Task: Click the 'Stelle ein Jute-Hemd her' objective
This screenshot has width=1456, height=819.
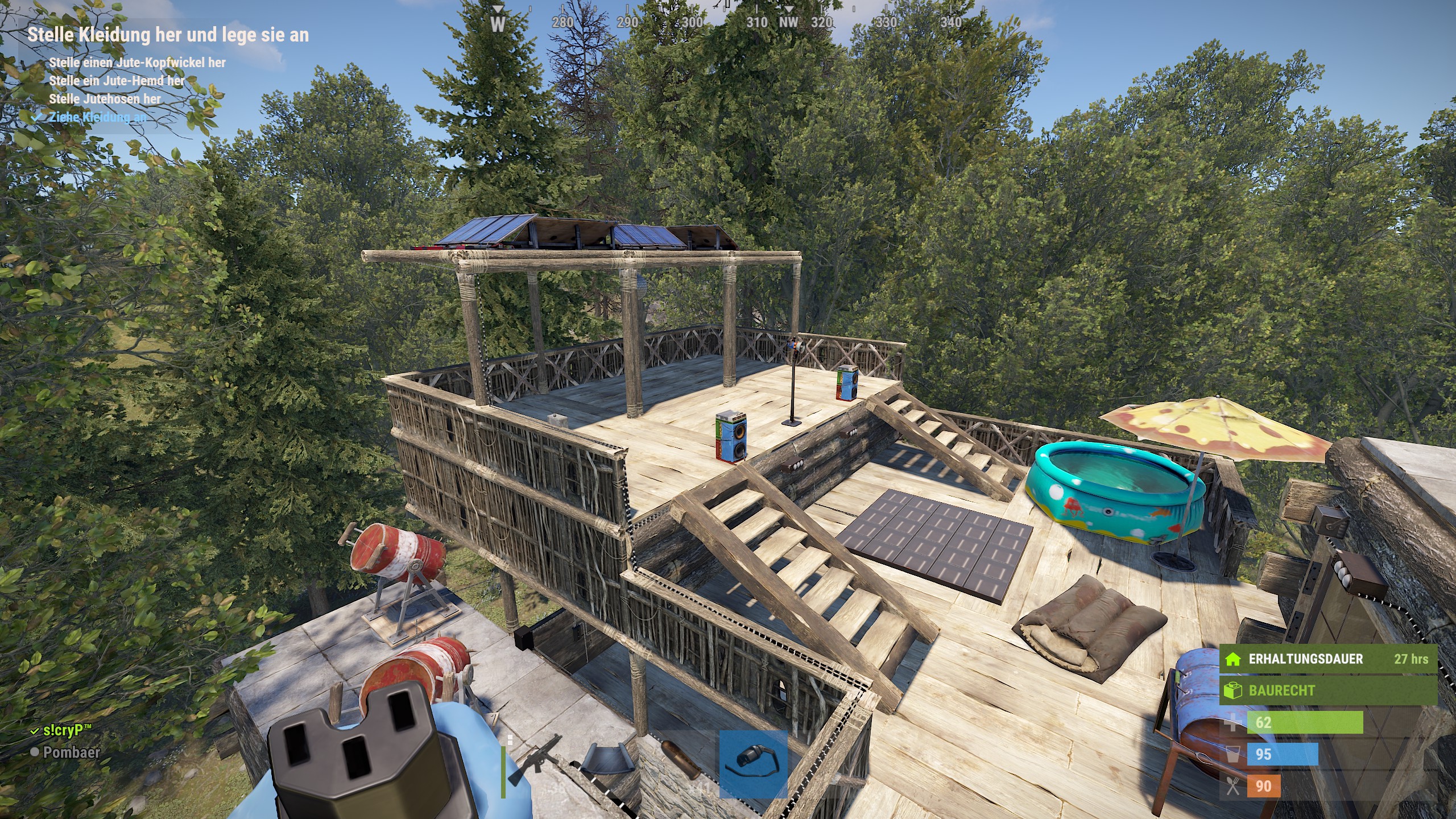Action: coord(117,81)
